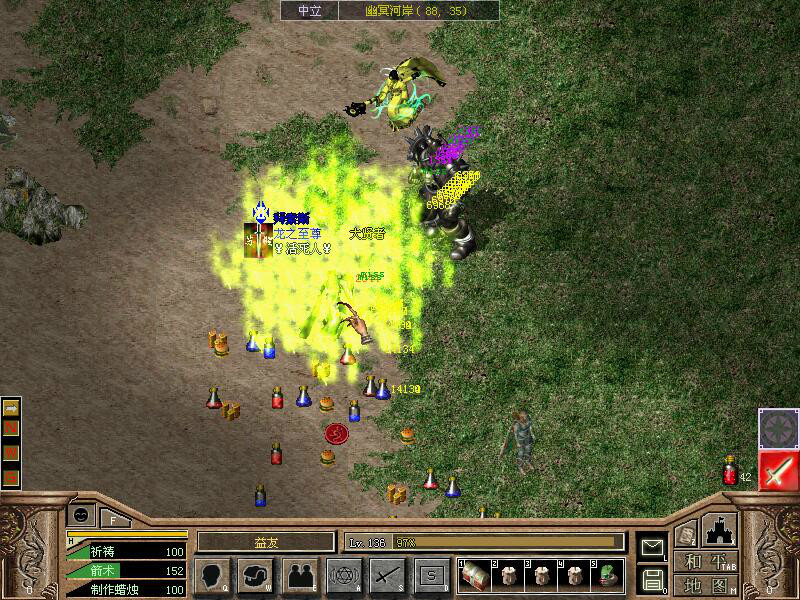Use the treasure chest in quick slot 1

click(473, 576)
